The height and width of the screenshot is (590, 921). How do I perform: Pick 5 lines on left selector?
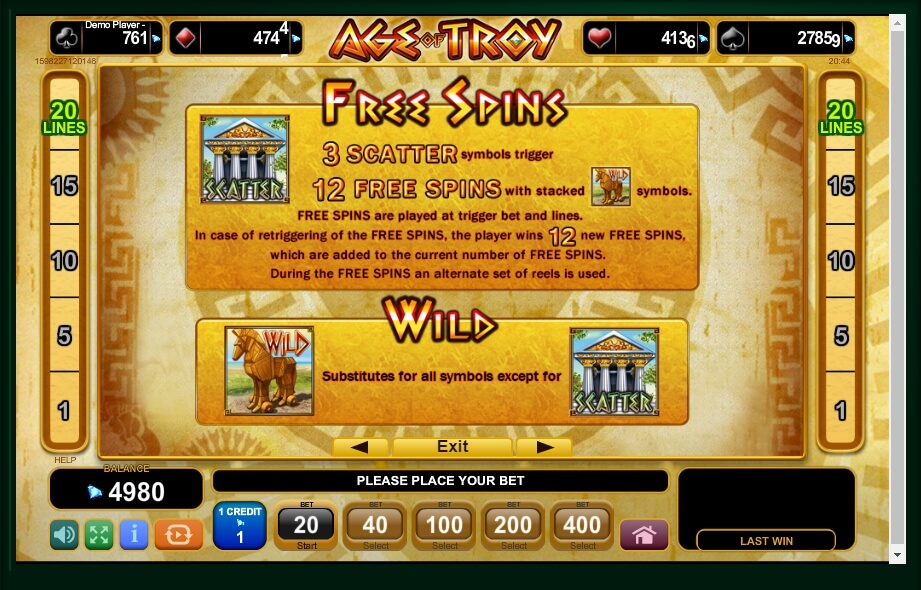click(64, 335)
